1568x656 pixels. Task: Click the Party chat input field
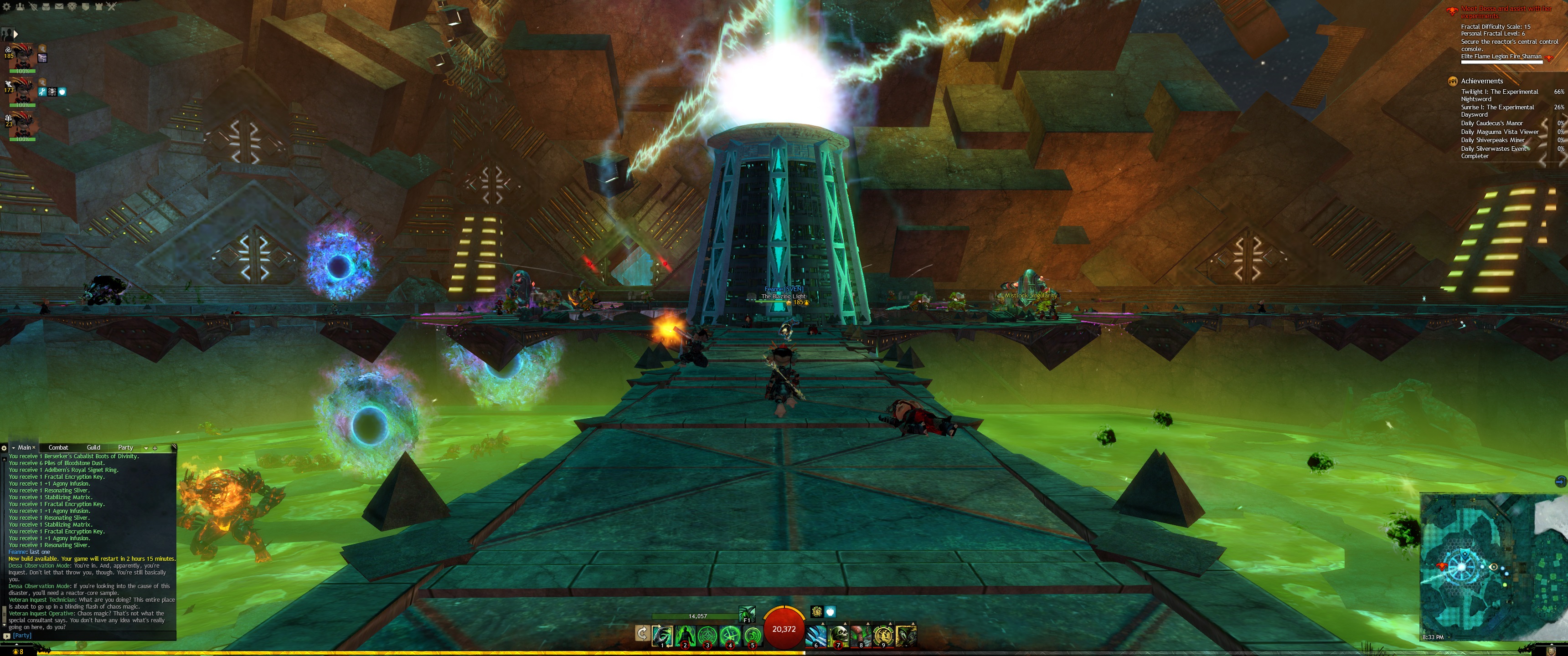point(91,635)
